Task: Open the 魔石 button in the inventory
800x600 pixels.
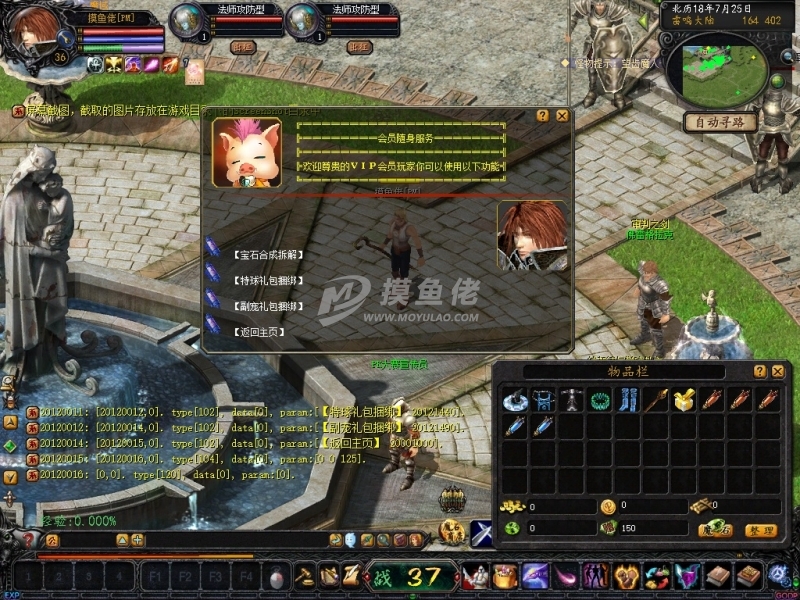Action: (x=715, y=529)
